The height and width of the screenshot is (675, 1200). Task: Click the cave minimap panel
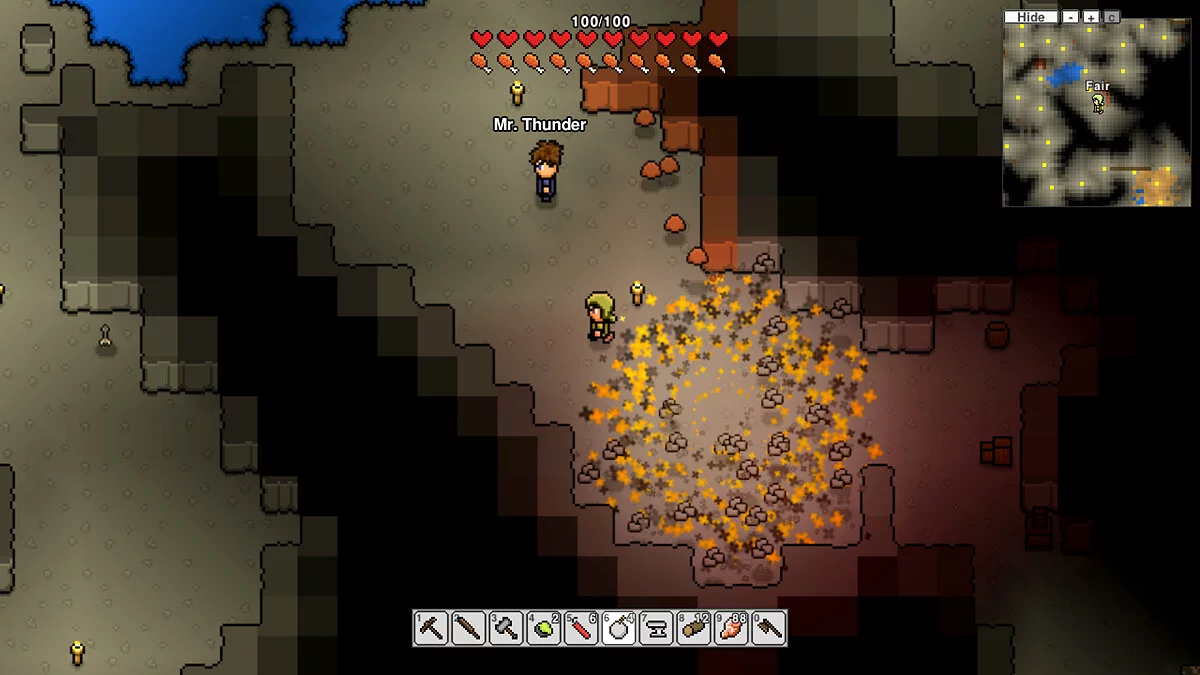point(1100,115)
